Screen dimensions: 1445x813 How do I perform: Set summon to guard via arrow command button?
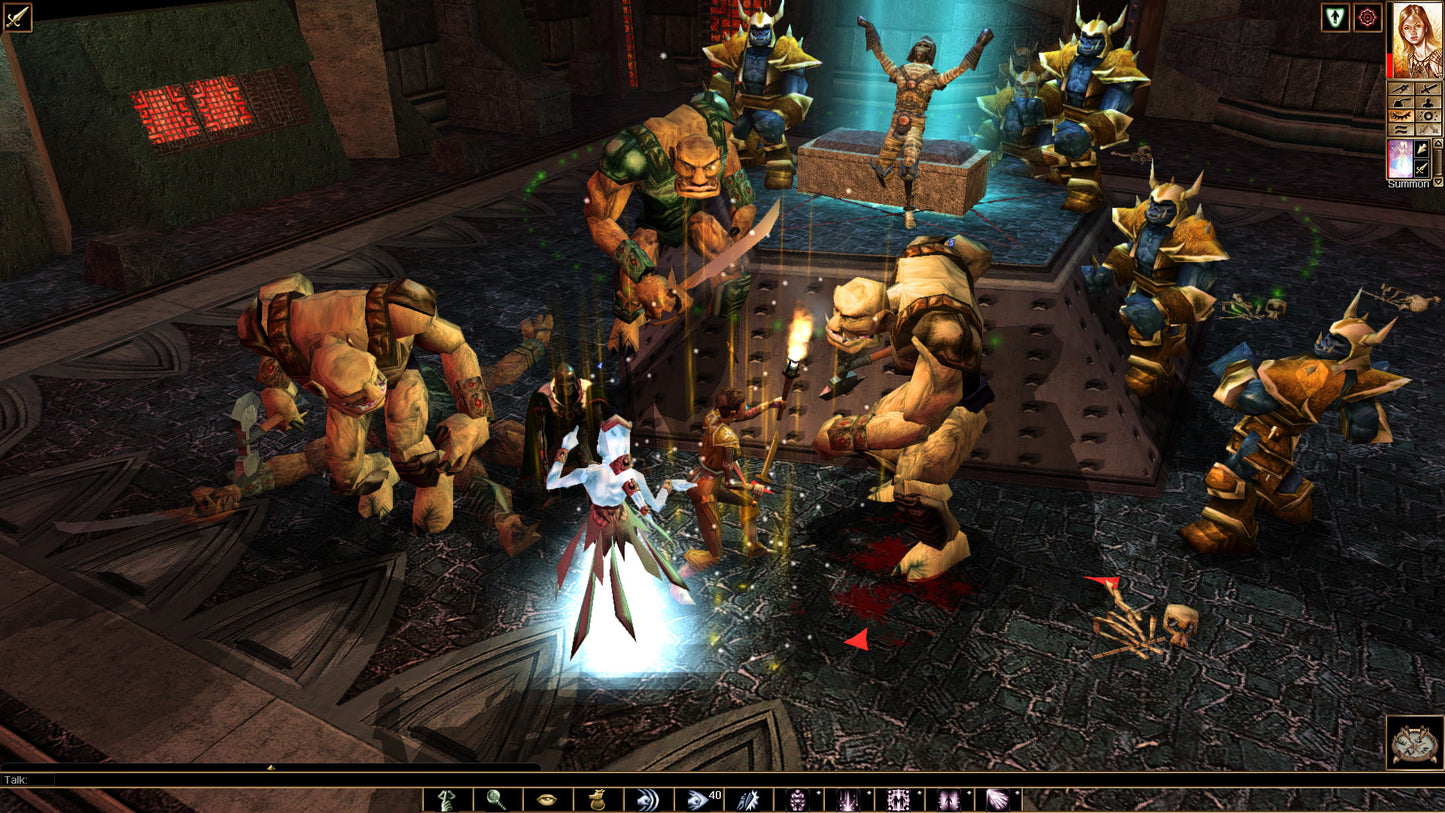(x=1422, y=148)
